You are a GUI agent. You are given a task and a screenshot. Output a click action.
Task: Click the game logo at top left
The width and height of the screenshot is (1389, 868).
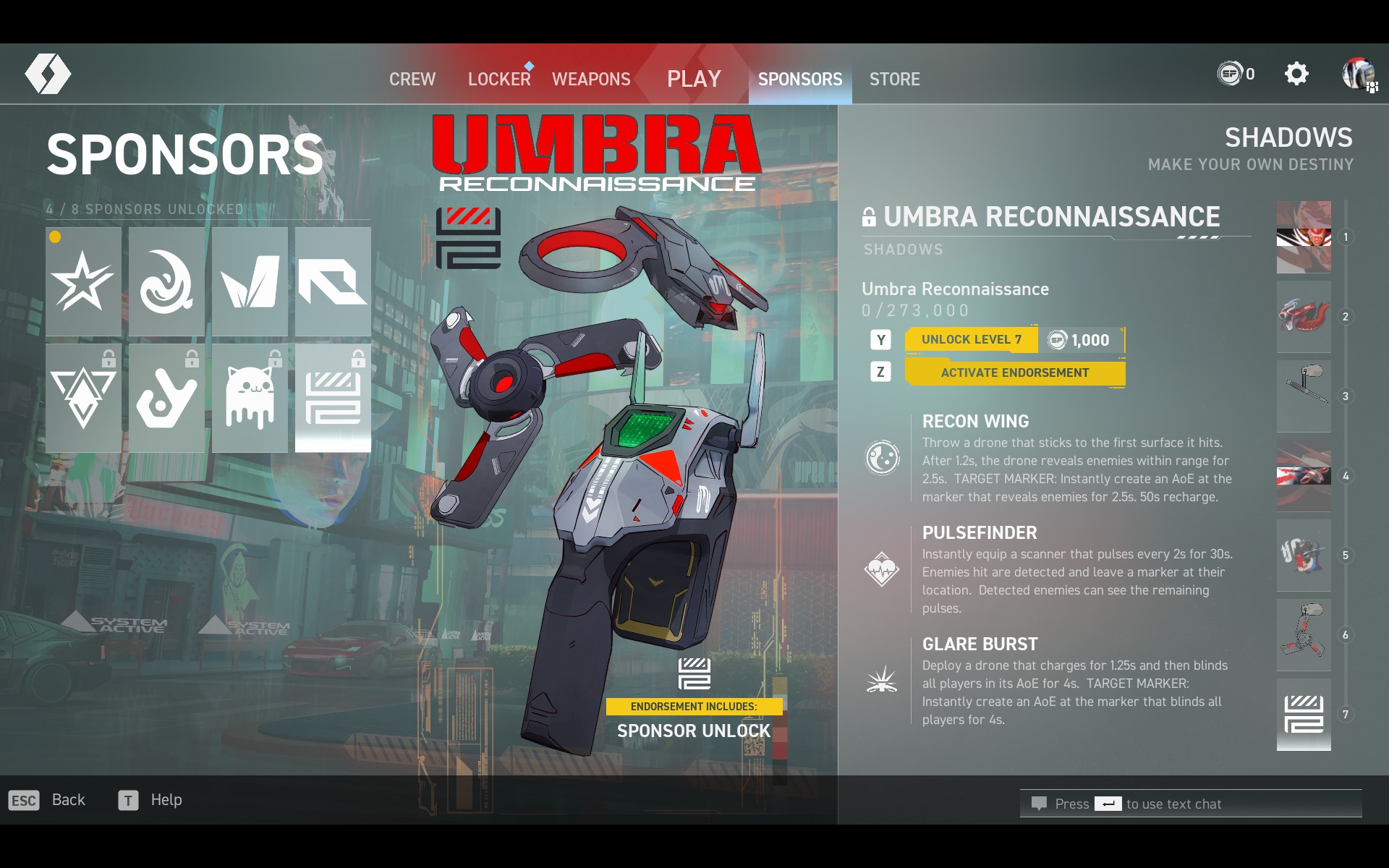(x=48, y=74)
